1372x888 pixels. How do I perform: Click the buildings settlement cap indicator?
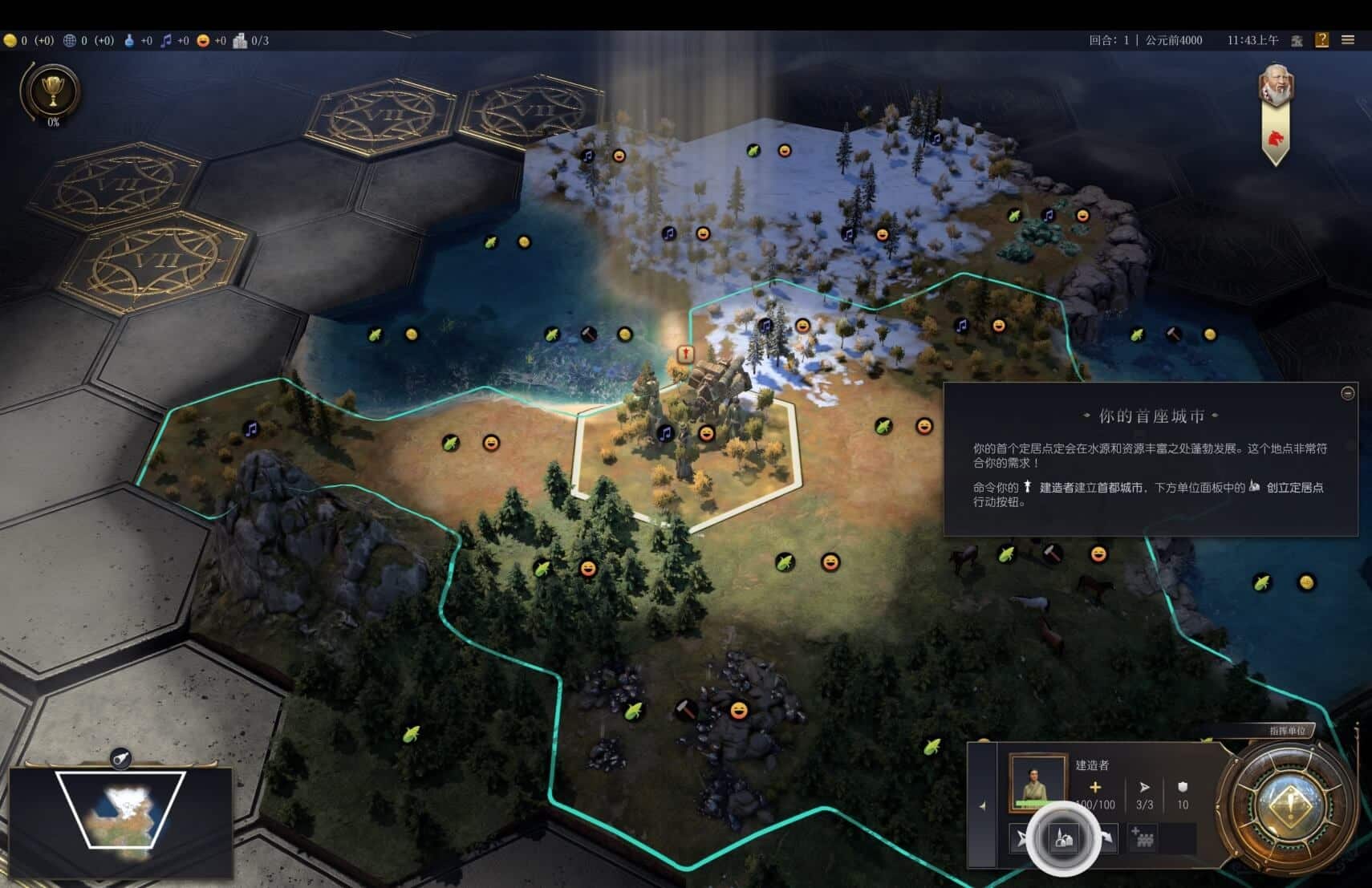[x=240, y=40]
